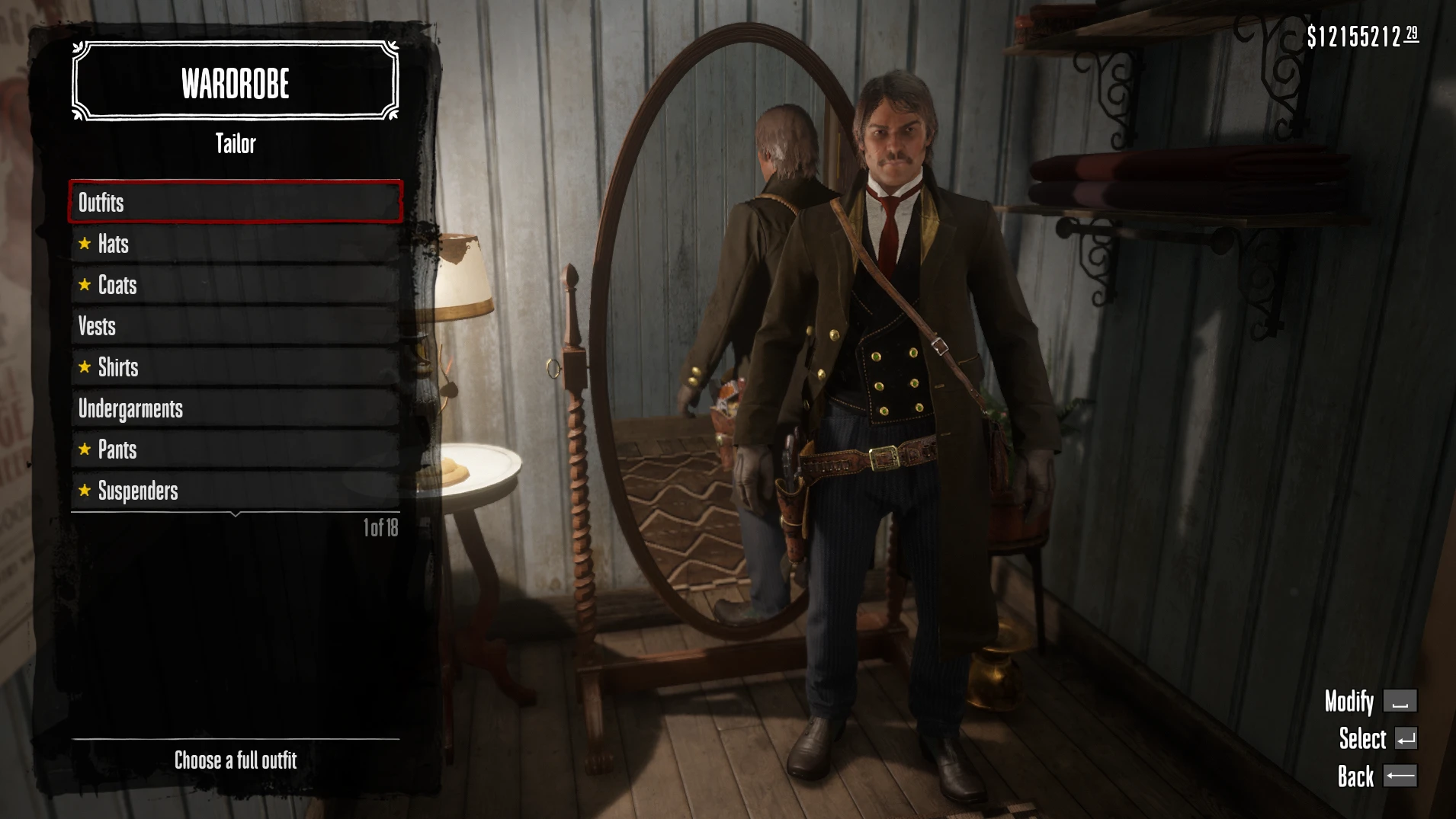Choose the Suspenders category
The image size is (1456, 819).
[235, 491]
